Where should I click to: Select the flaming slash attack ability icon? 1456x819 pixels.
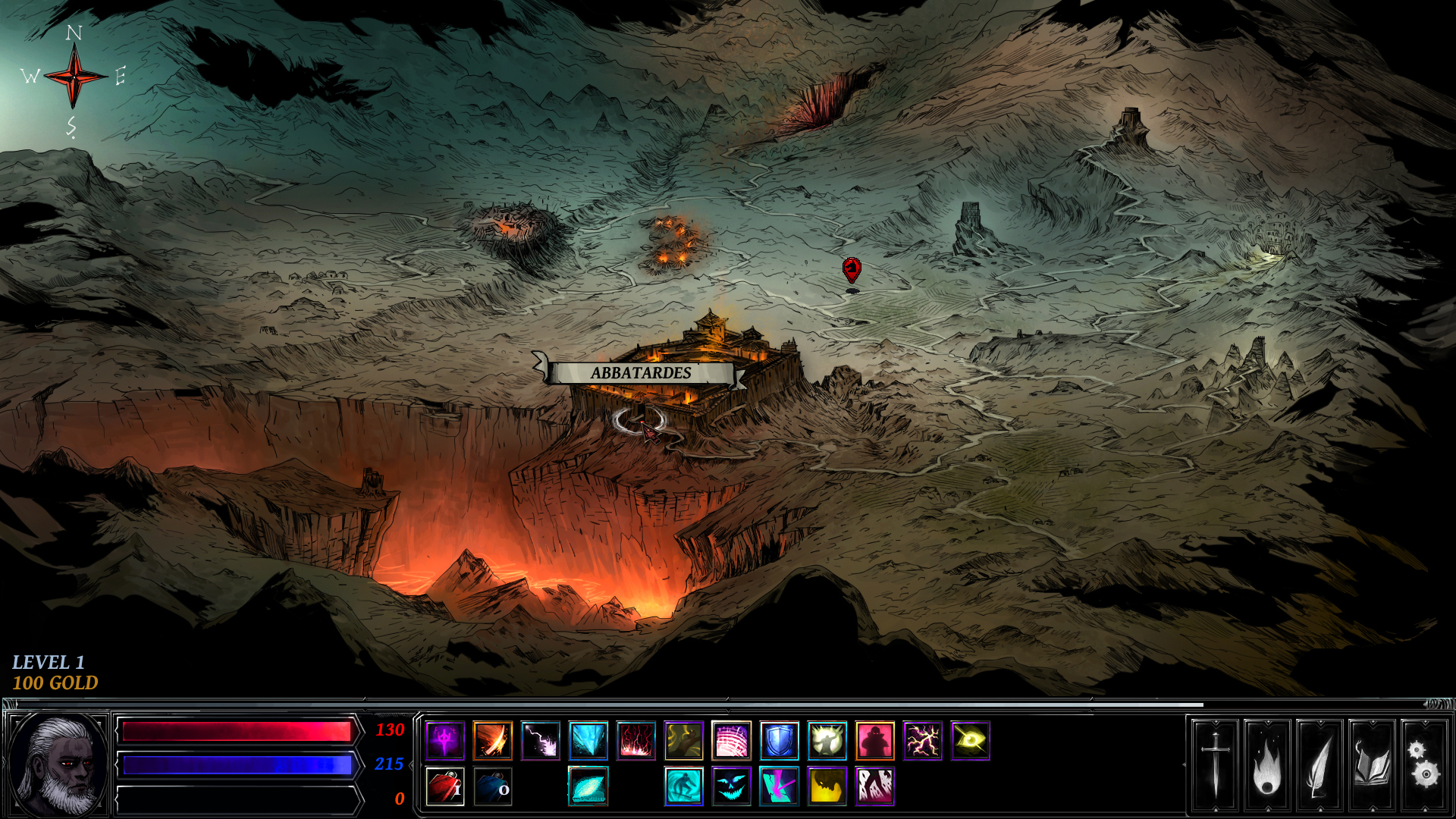coord(493,742)
